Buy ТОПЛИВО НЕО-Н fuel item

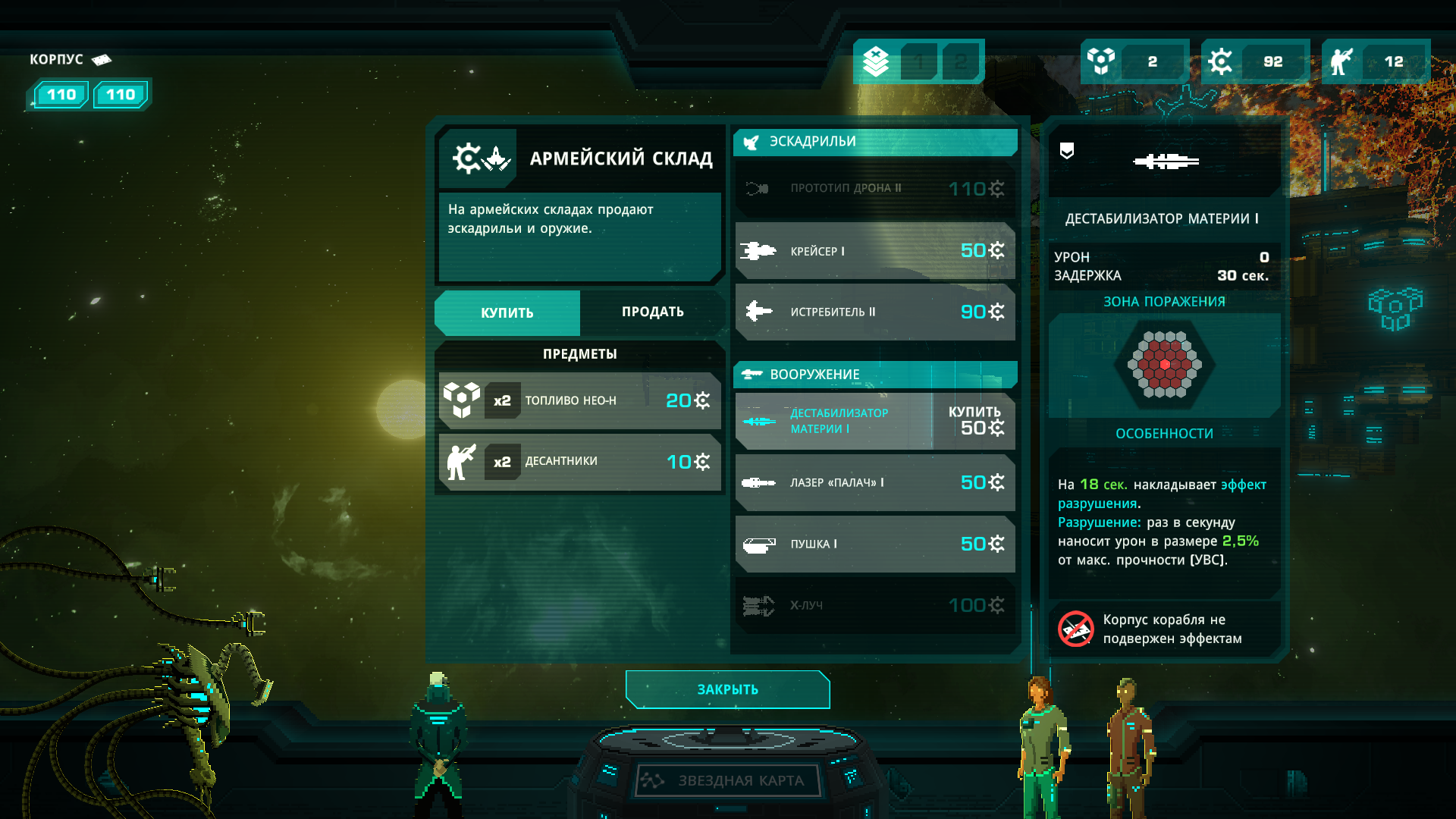pyautogui.click(x=579, y=400)
